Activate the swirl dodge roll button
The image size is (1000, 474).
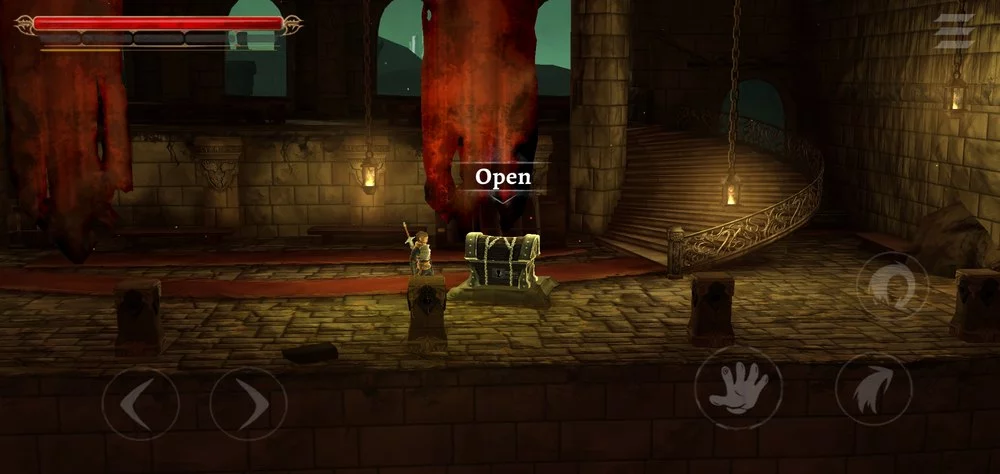click(892, 287)
